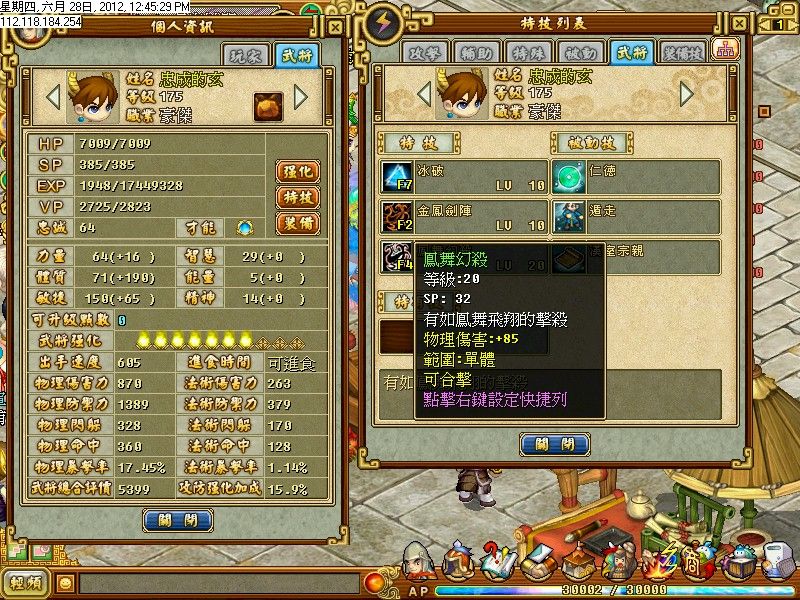Show the 被動 skill tab
The image size is (800, 600).
(x=582, y=53)
